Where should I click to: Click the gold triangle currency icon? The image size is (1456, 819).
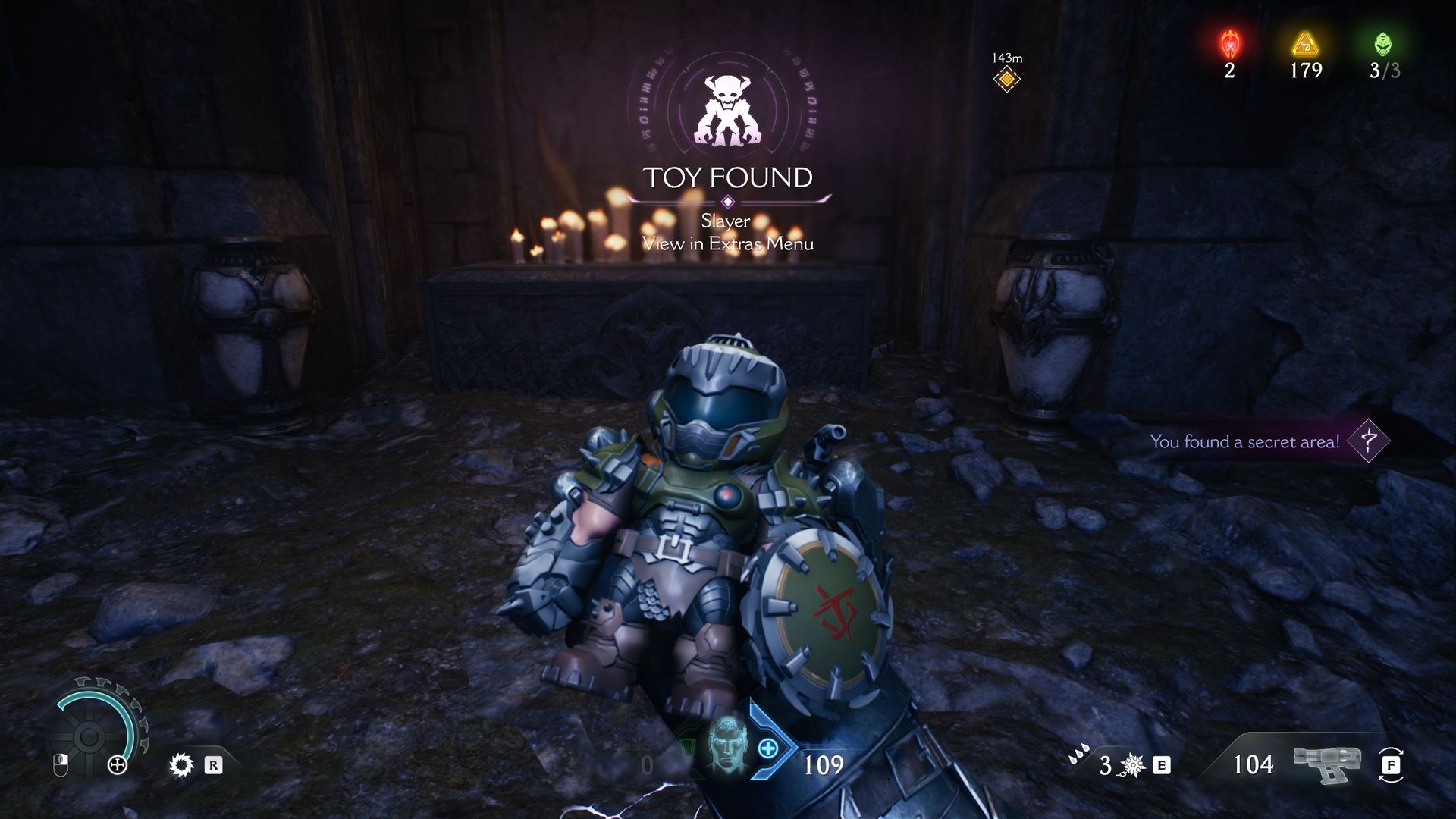point(1305,44)
